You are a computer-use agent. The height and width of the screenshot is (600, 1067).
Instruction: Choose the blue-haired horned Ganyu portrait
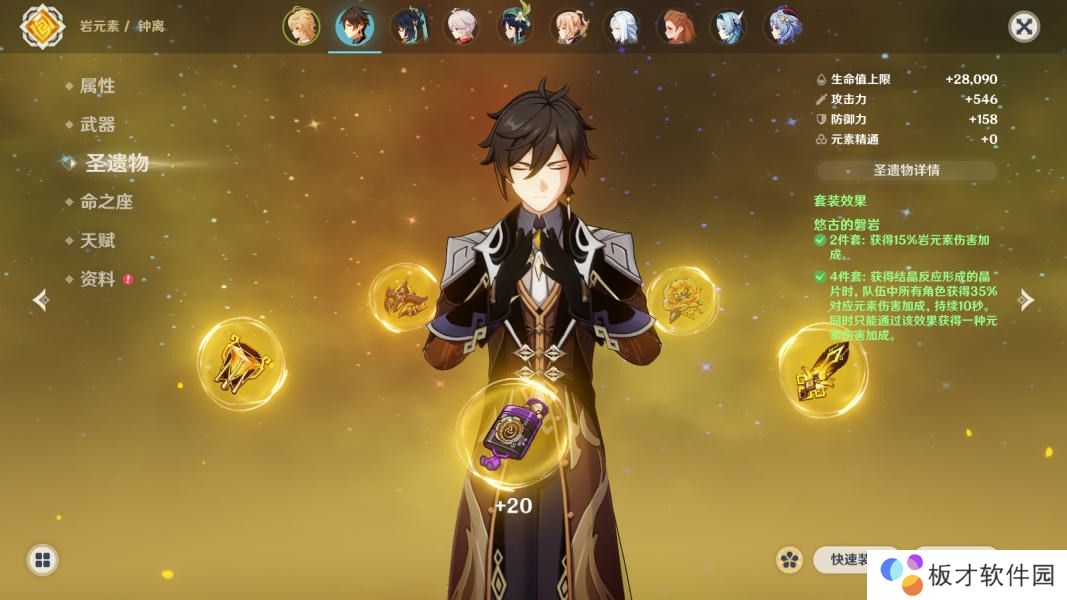click(x=730, y=27)
